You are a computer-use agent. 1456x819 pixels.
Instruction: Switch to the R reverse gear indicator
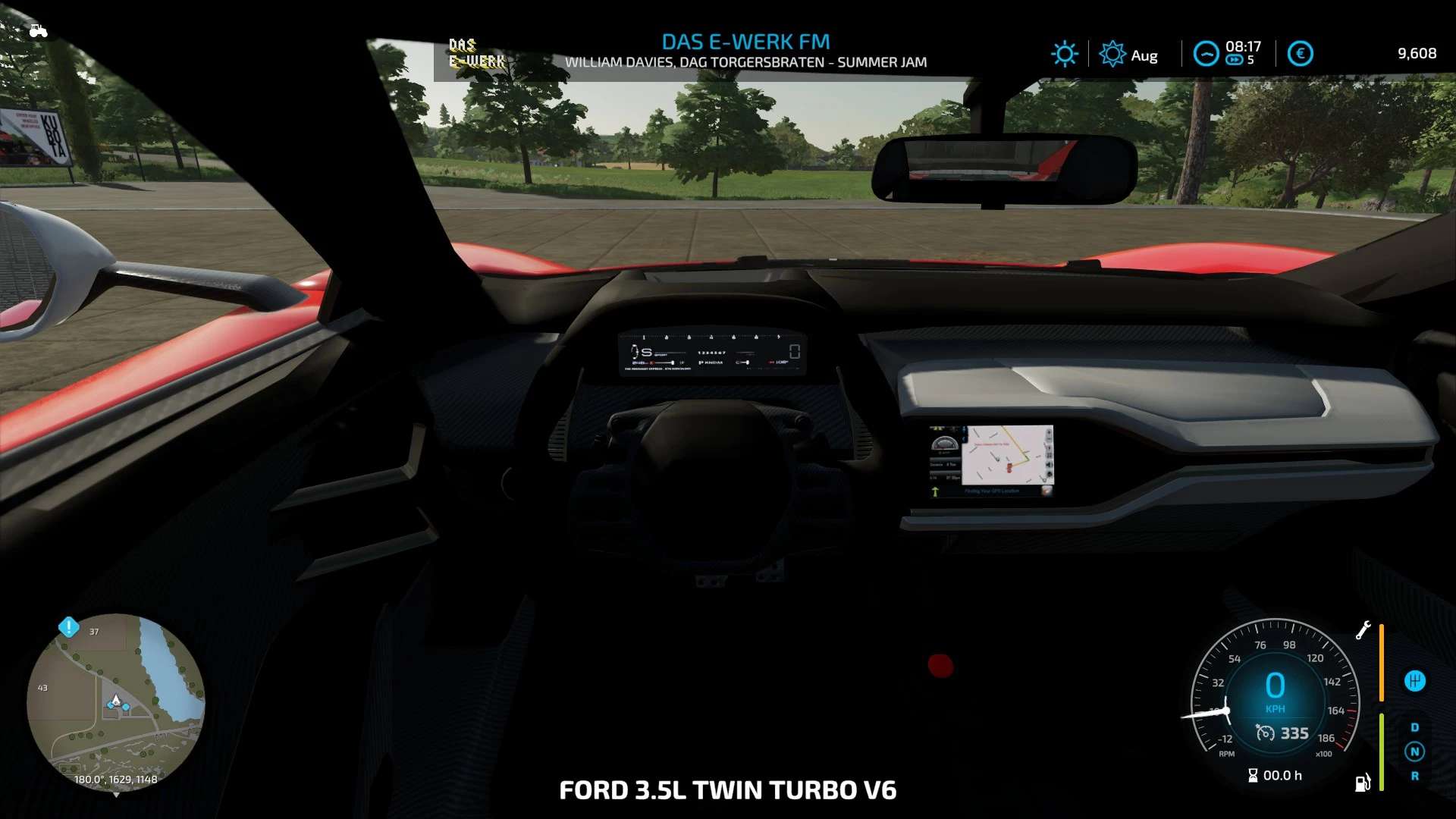coord(1414,776)
